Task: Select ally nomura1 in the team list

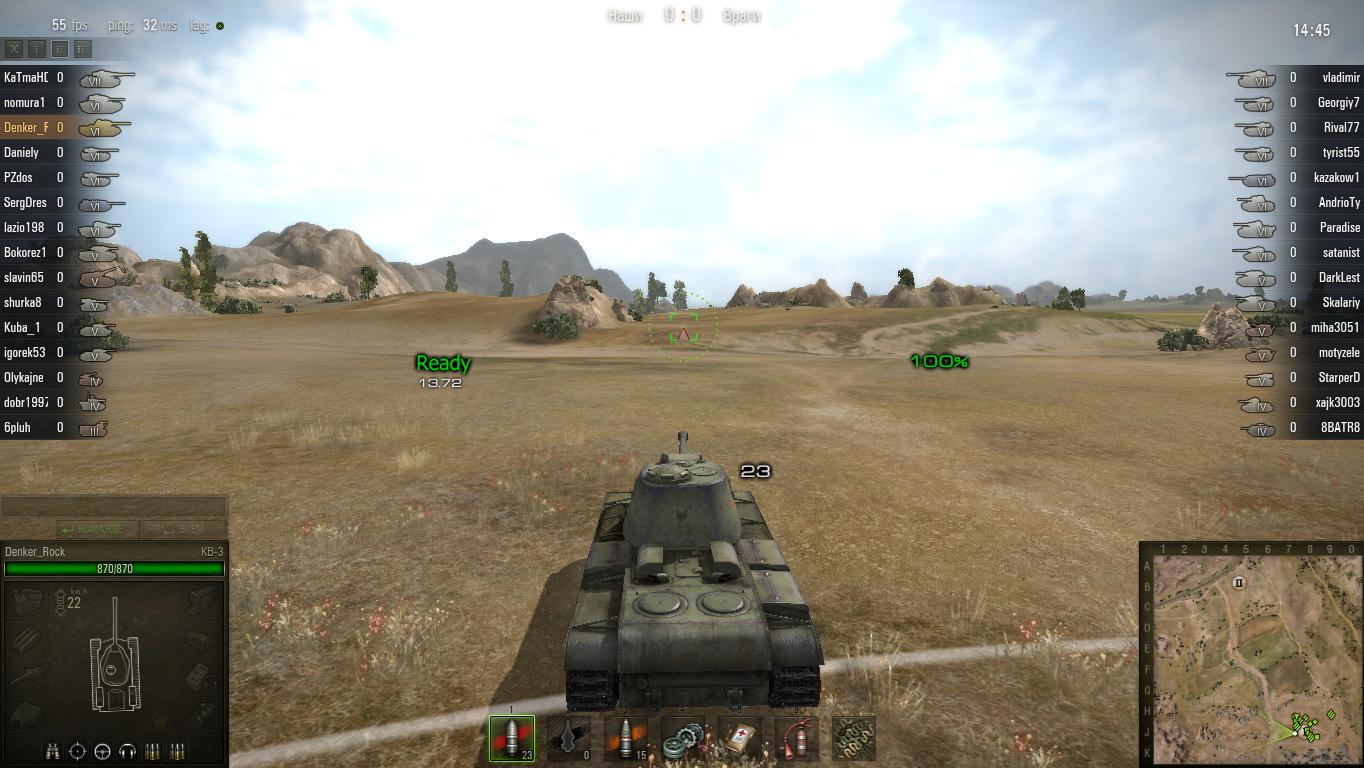Action: click(x=25, y=102)
